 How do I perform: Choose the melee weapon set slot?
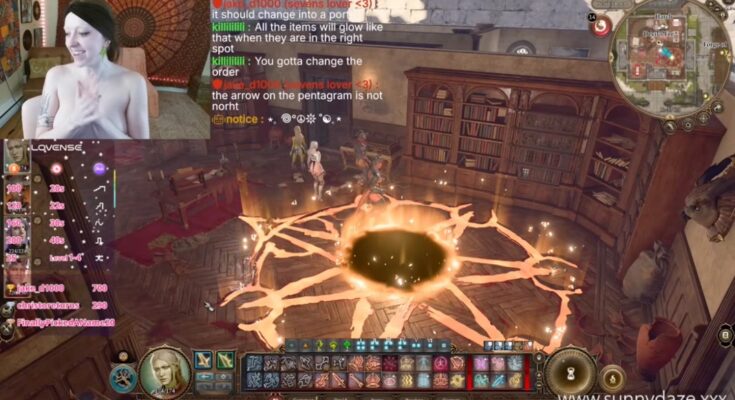click(204, 360)
